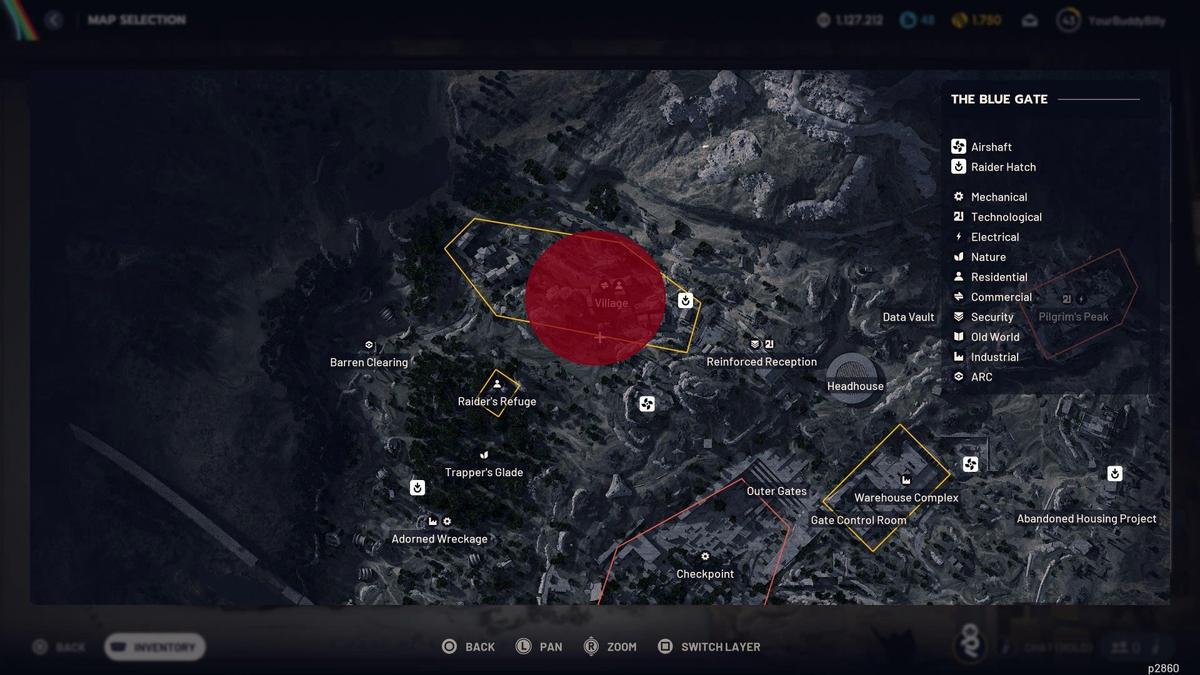The image size is (1200, 675).
Task: Select the Pilgrim's Peak location
Action: 1073,317
